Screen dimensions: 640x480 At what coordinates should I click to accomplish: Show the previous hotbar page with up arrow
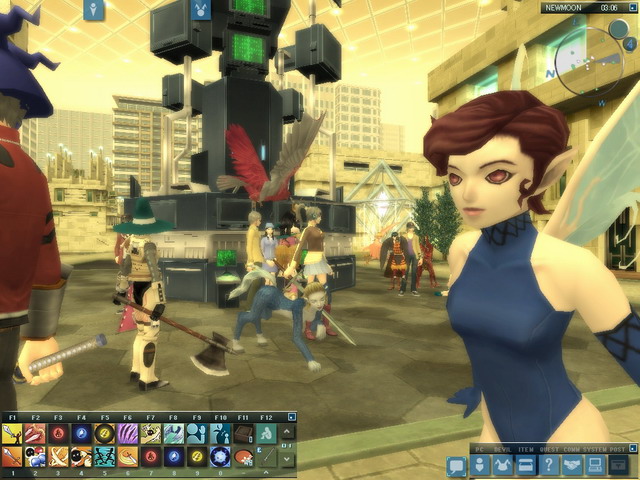tap(288, 433)
